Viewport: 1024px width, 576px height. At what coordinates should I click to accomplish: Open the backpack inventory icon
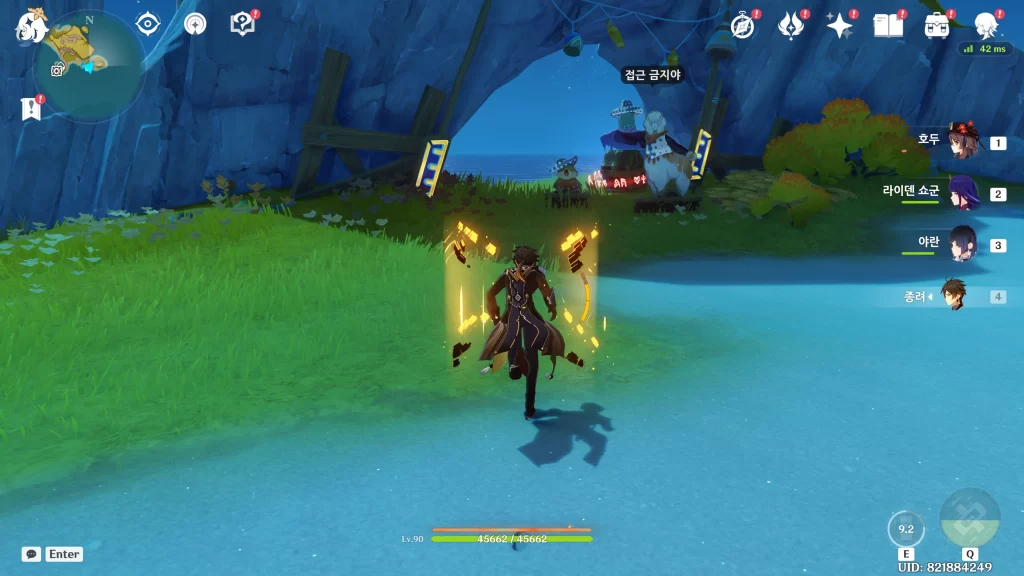coord(937,25)
